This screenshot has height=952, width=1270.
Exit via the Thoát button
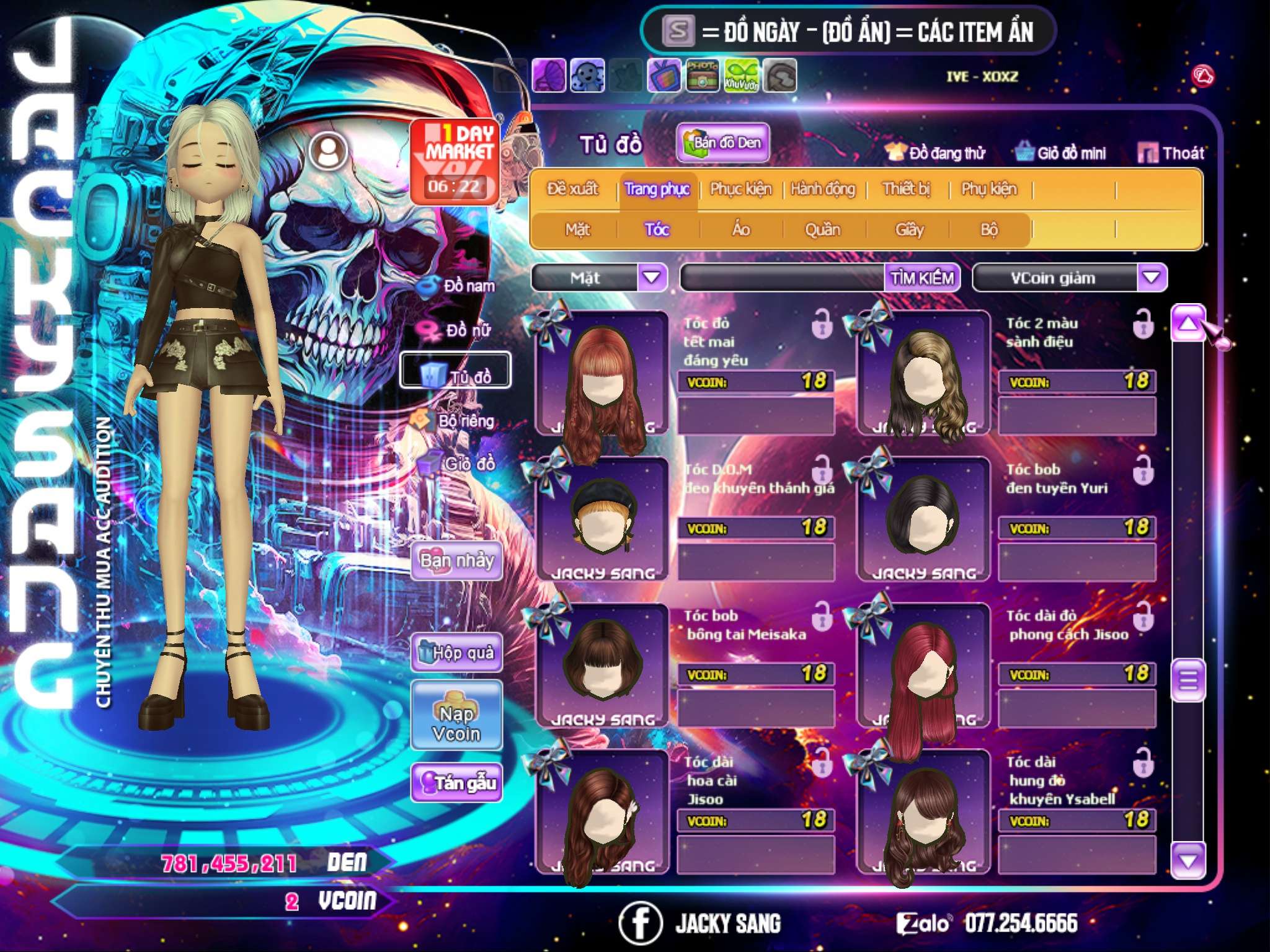[x=1171, y=153]
